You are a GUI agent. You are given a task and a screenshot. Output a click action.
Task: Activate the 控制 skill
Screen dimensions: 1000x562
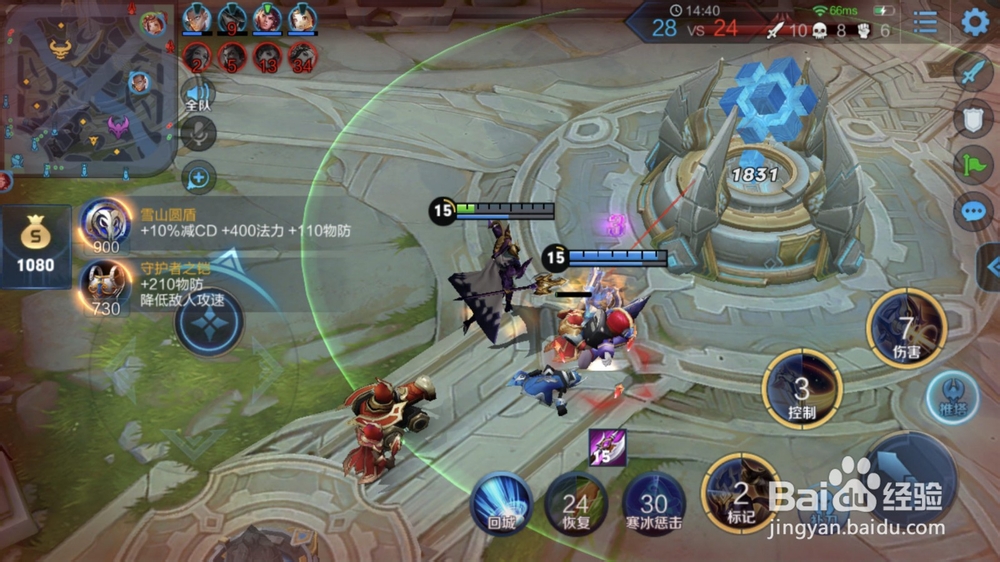pos(802,388)
